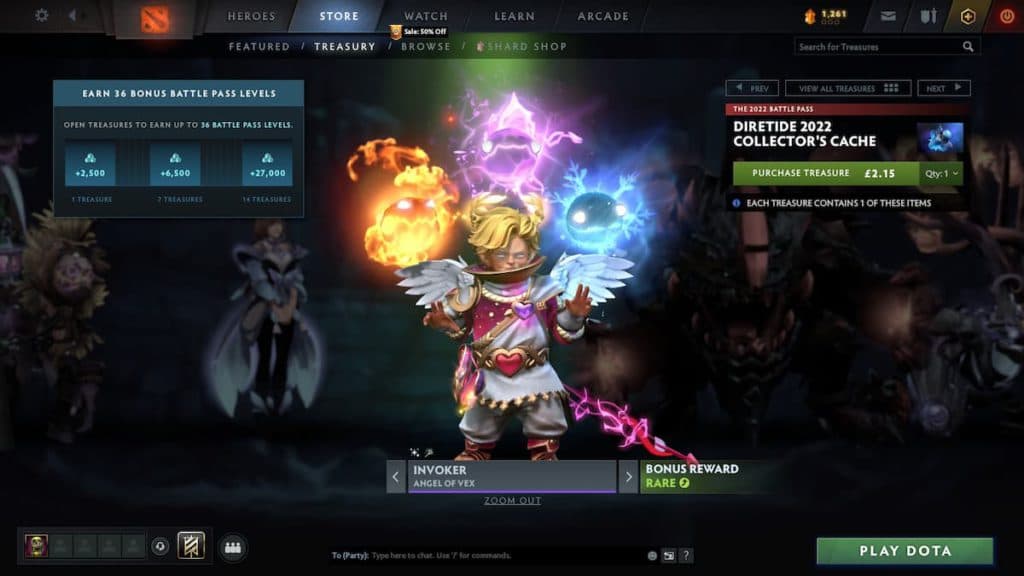Go to the previous treasure with Prev
1024x576 pixels.
point(752,88)
